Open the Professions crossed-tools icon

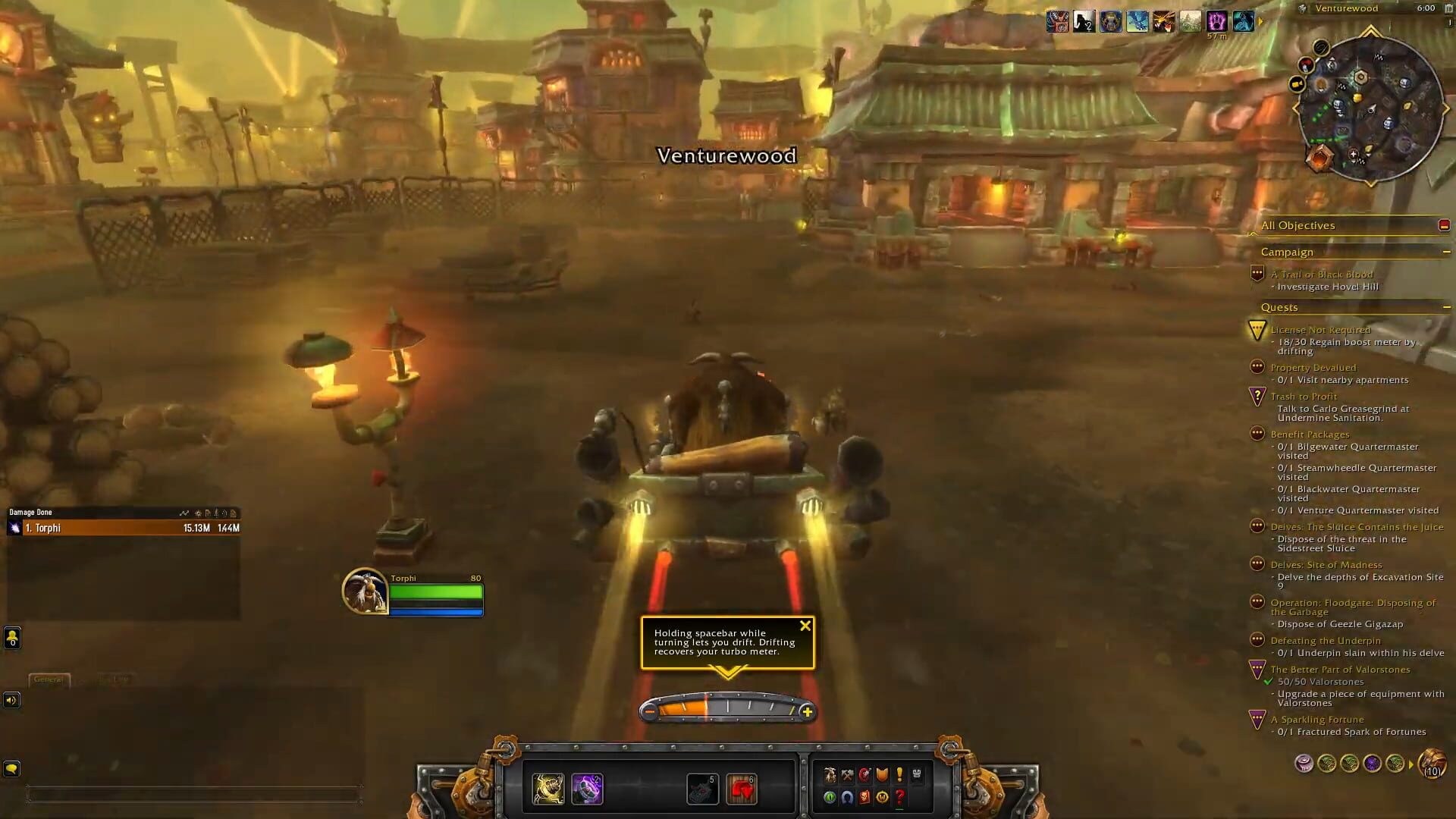click(846, 774)
